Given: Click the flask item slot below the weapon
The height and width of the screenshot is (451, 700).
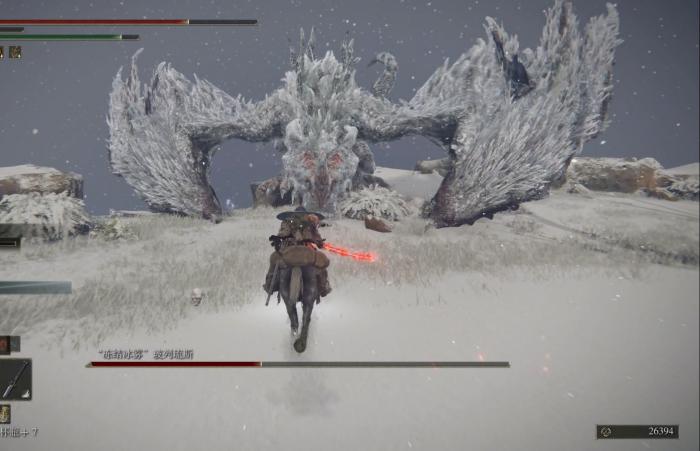Looking at the screenshot, I should point(5,413).
